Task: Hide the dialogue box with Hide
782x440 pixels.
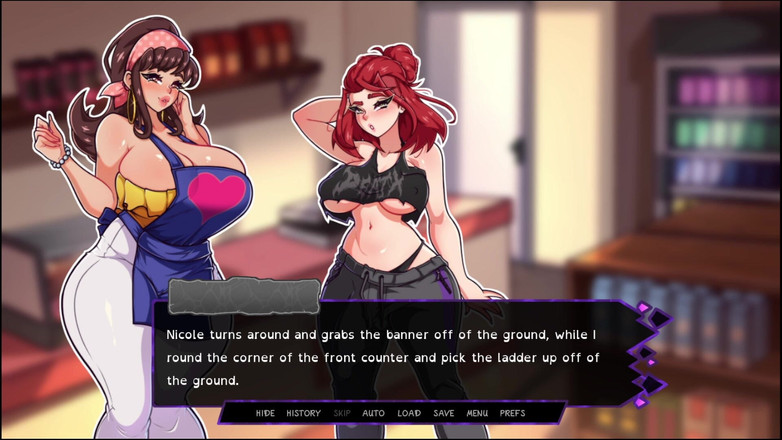Action: pos(265,413)
